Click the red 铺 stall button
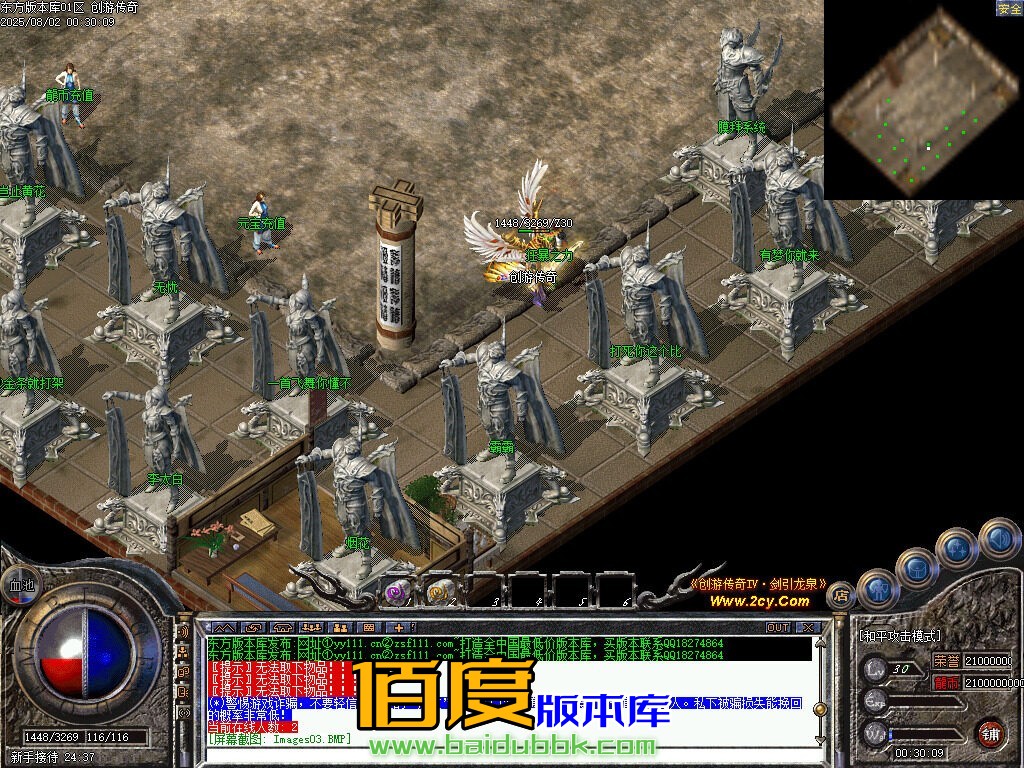 click(x=989, y=732)
